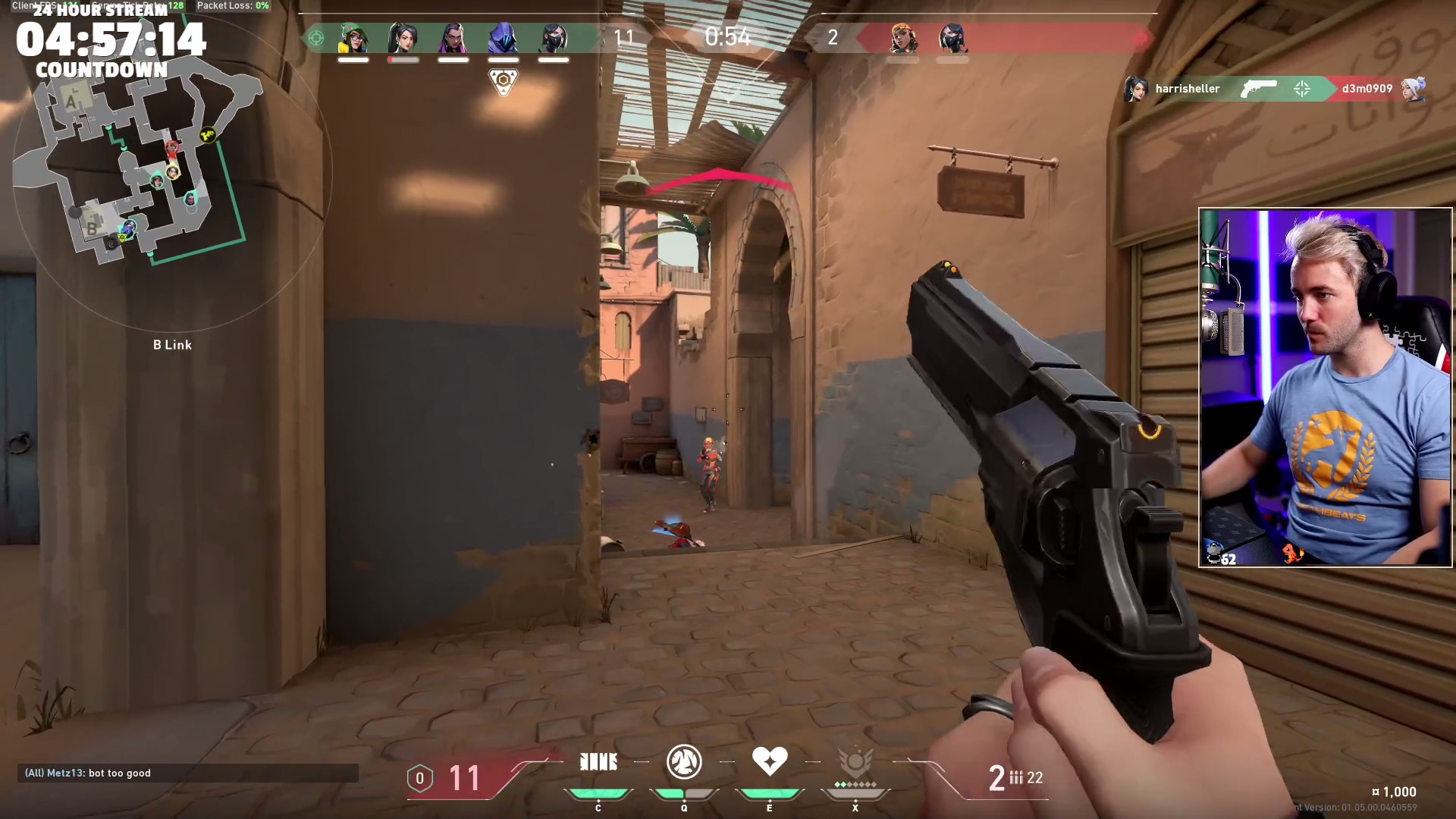Activate the Slow Orb ability
This screenshot has height=819, width=1456.
coord(683,762)
